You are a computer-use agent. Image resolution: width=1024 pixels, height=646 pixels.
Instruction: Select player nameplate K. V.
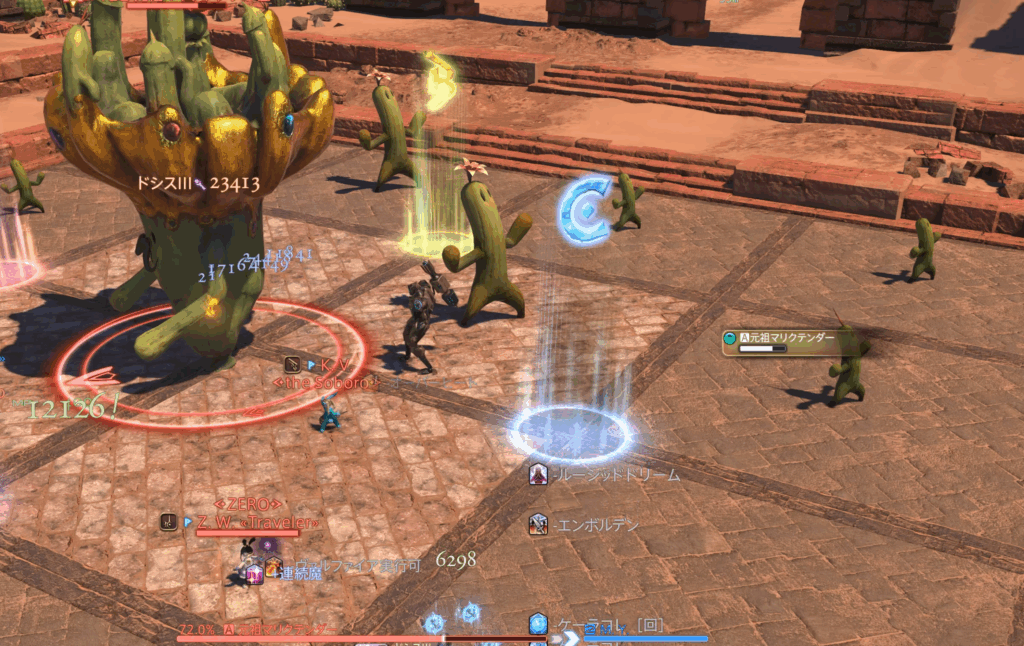tap(334, 366)
